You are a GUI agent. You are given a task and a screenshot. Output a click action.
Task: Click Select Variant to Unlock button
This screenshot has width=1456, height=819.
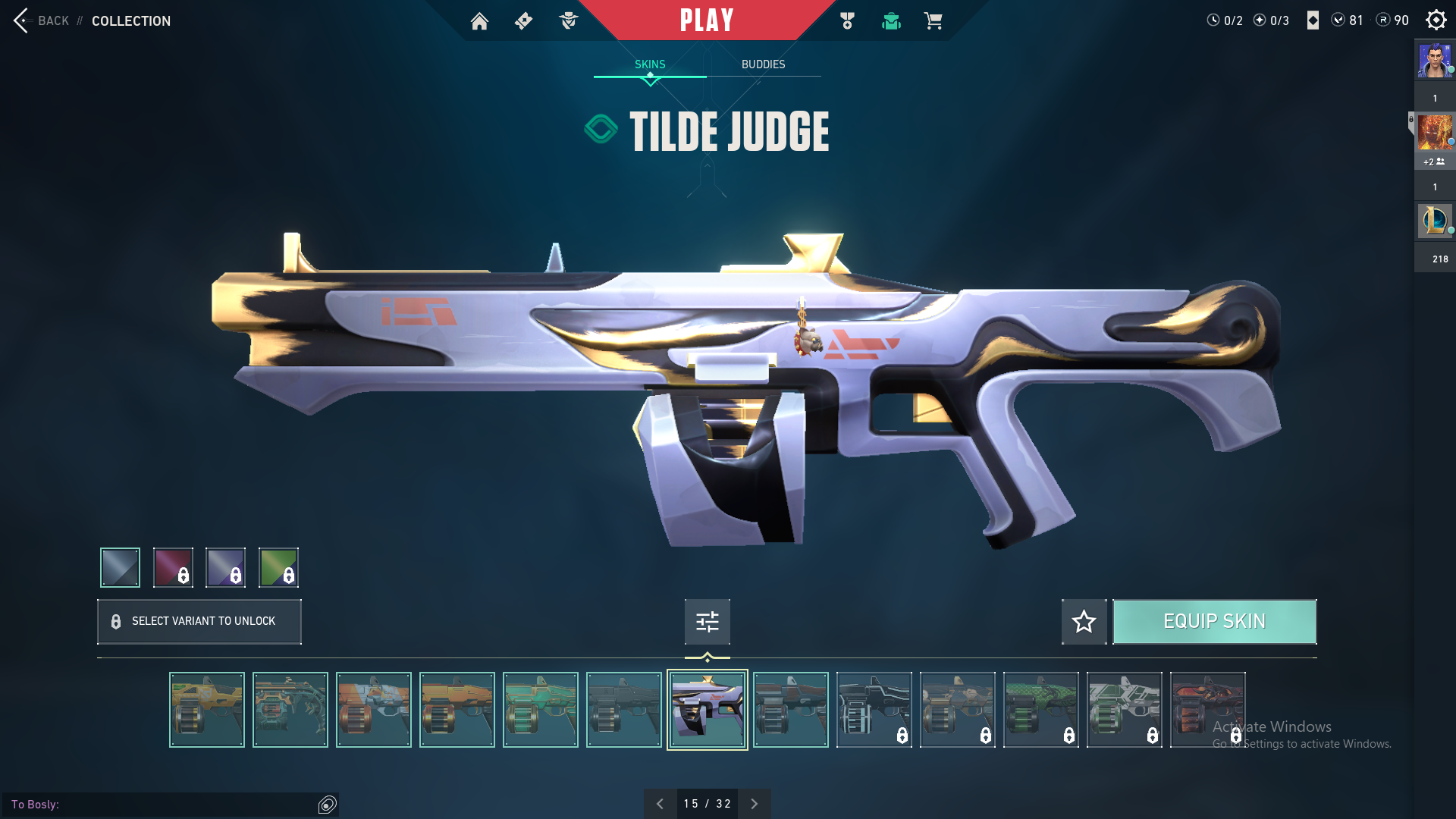point(199,622)
